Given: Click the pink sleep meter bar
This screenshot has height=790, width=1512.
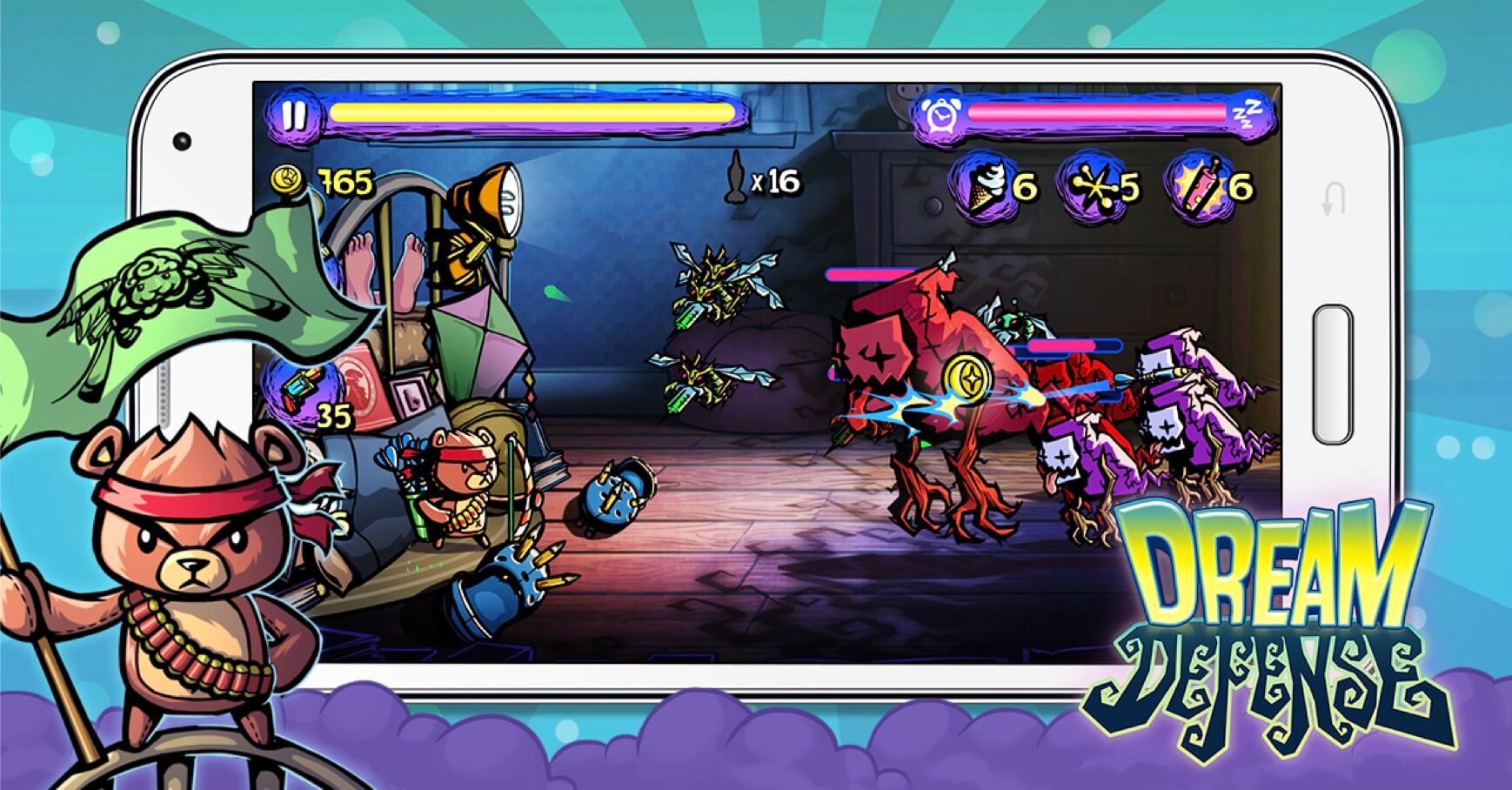Looking at the screenshot, I should click(x=1096, y=113).
